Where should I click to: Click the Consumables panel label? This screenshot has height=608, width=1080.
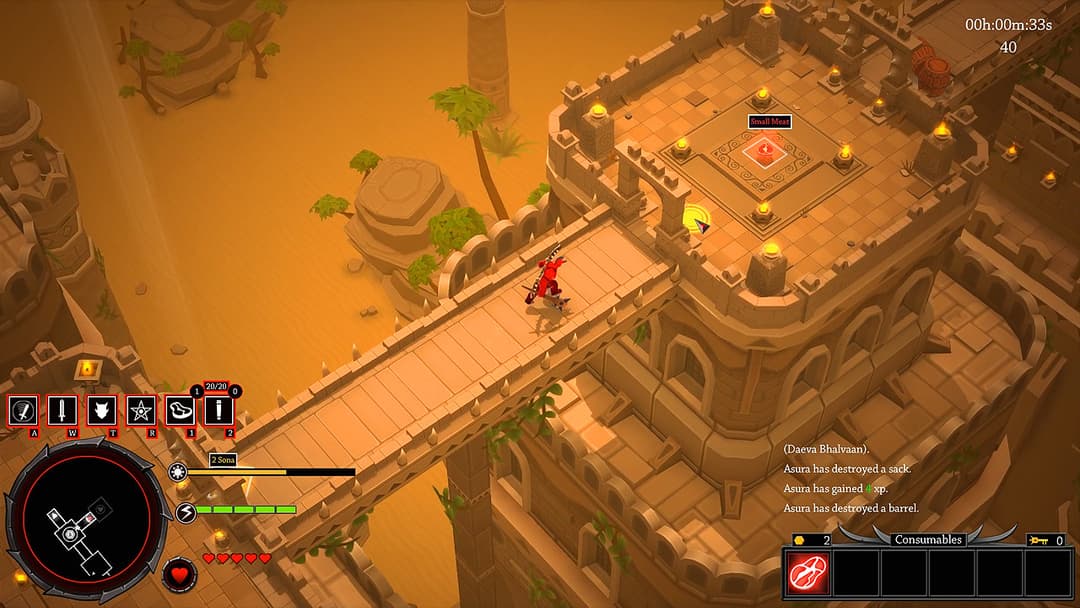pos(928,539)
